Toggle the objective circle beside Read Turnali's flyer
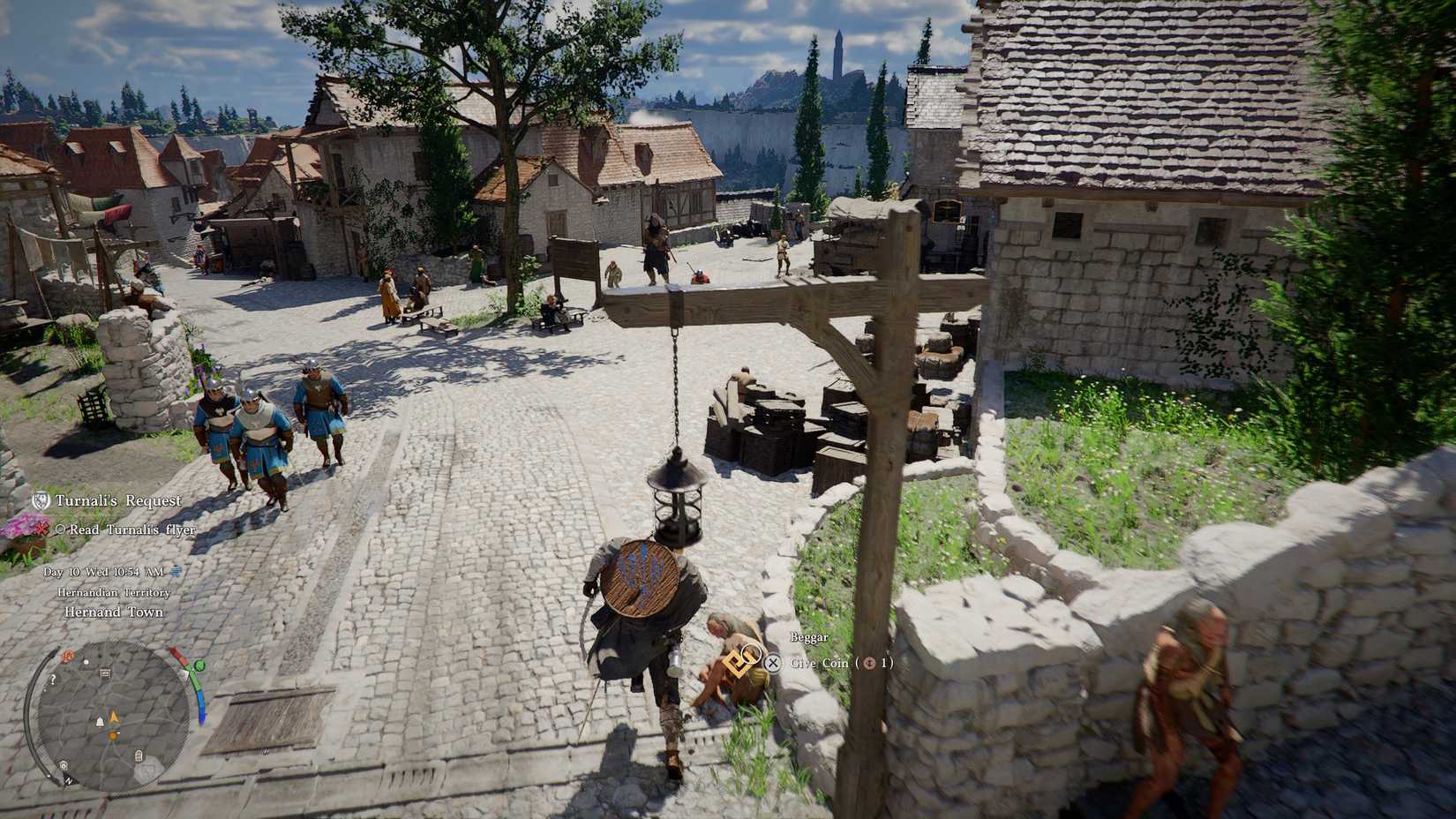This screenshot has width=1456, height=819. (x=62, y=530)
